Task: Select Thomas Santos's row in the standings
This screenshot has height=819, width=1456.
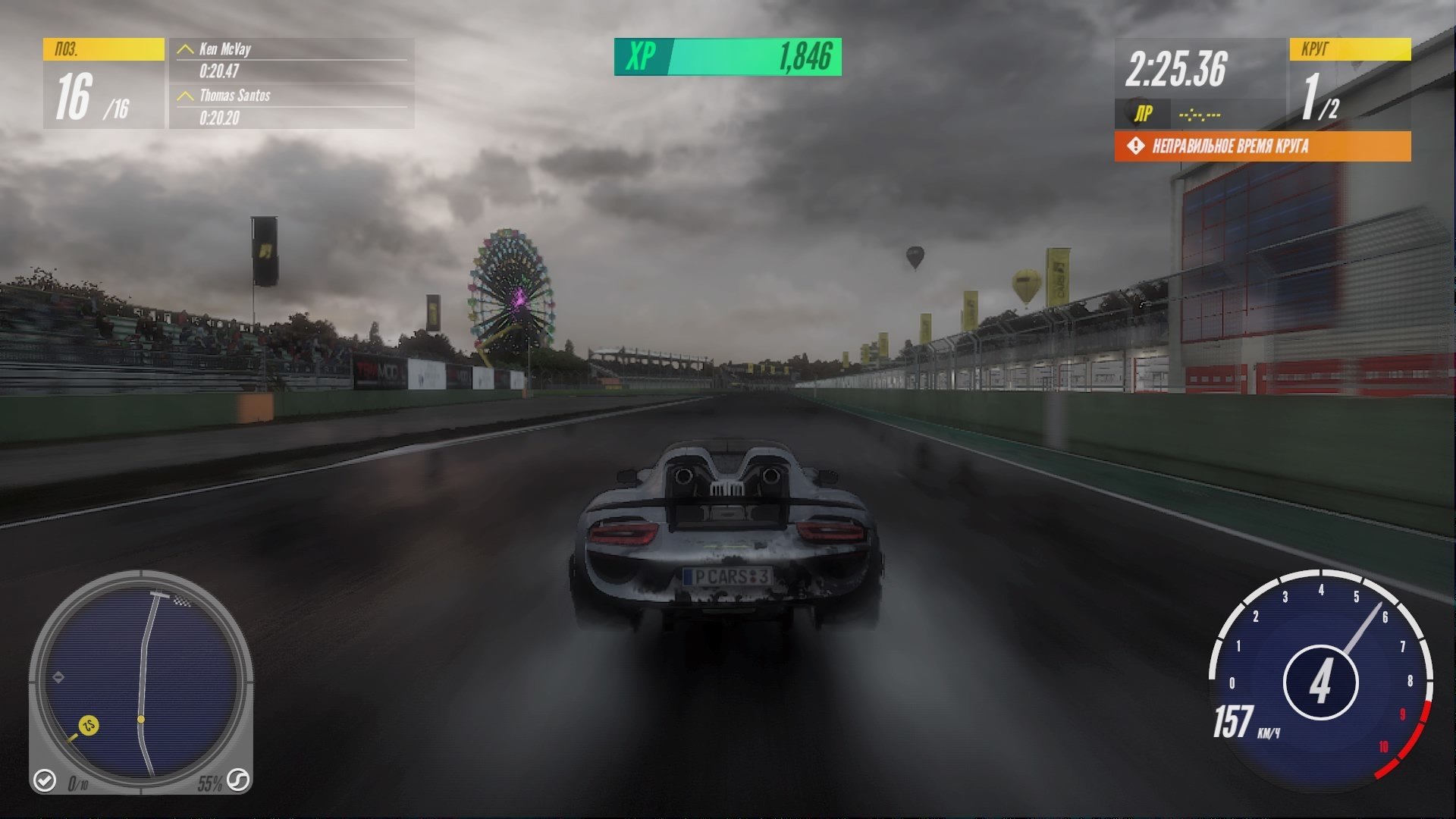Action: 291,106
